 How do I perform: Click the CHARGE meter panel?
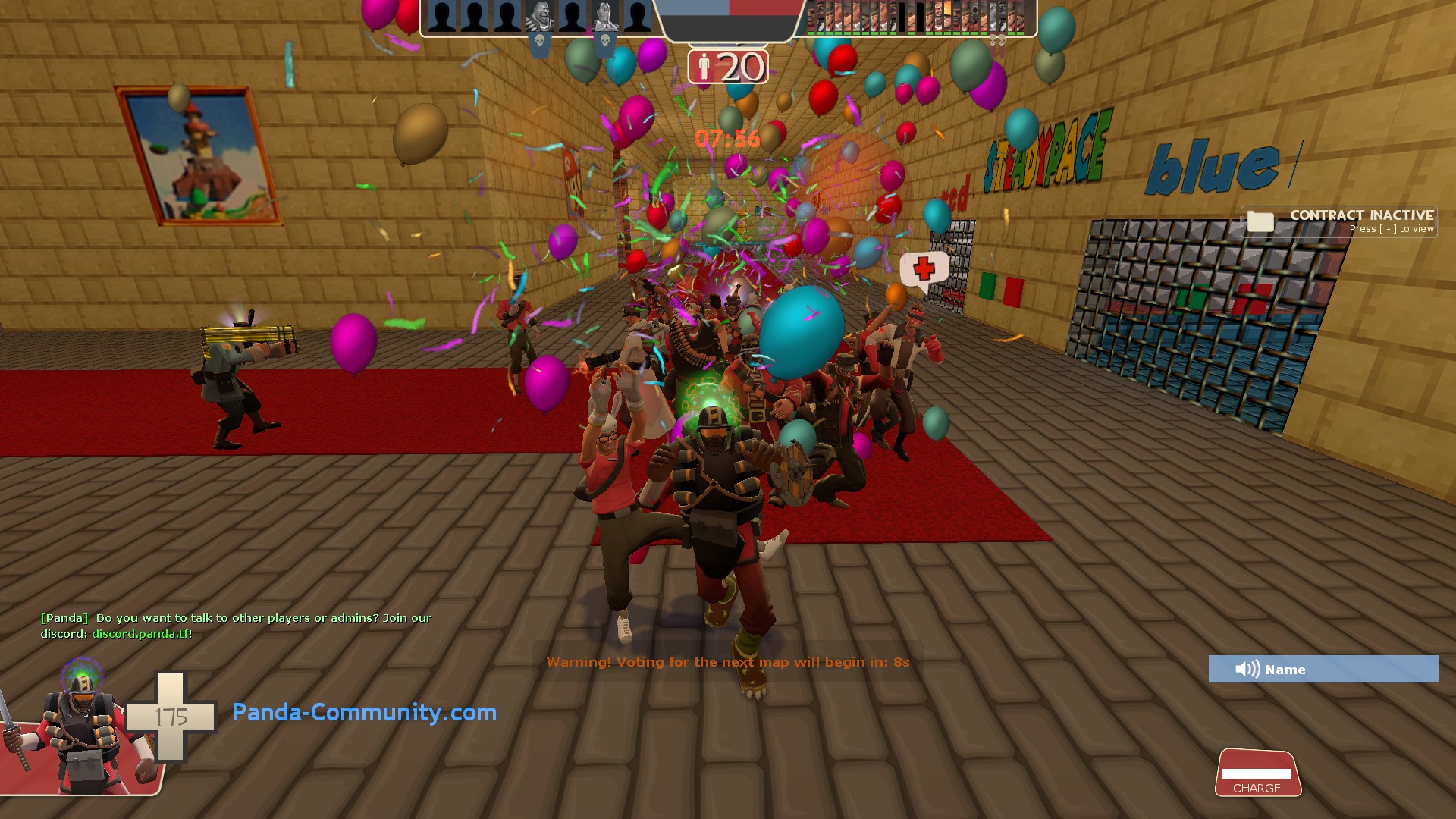[x=1257, y=773]
